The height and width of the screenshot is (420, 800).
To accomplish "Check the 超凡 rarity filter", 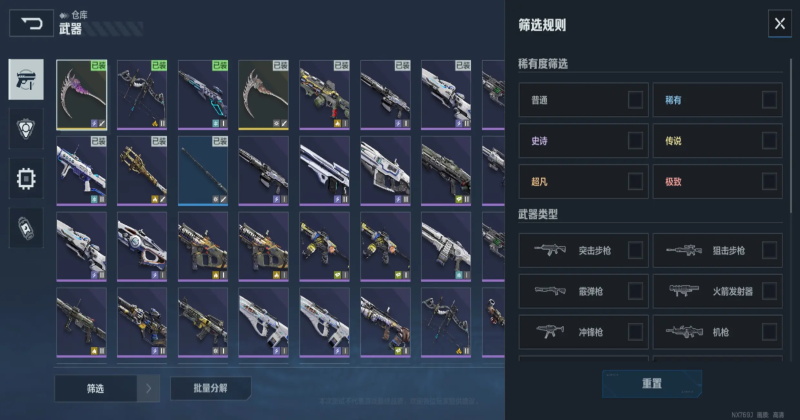I will click(x=635, y=181).
